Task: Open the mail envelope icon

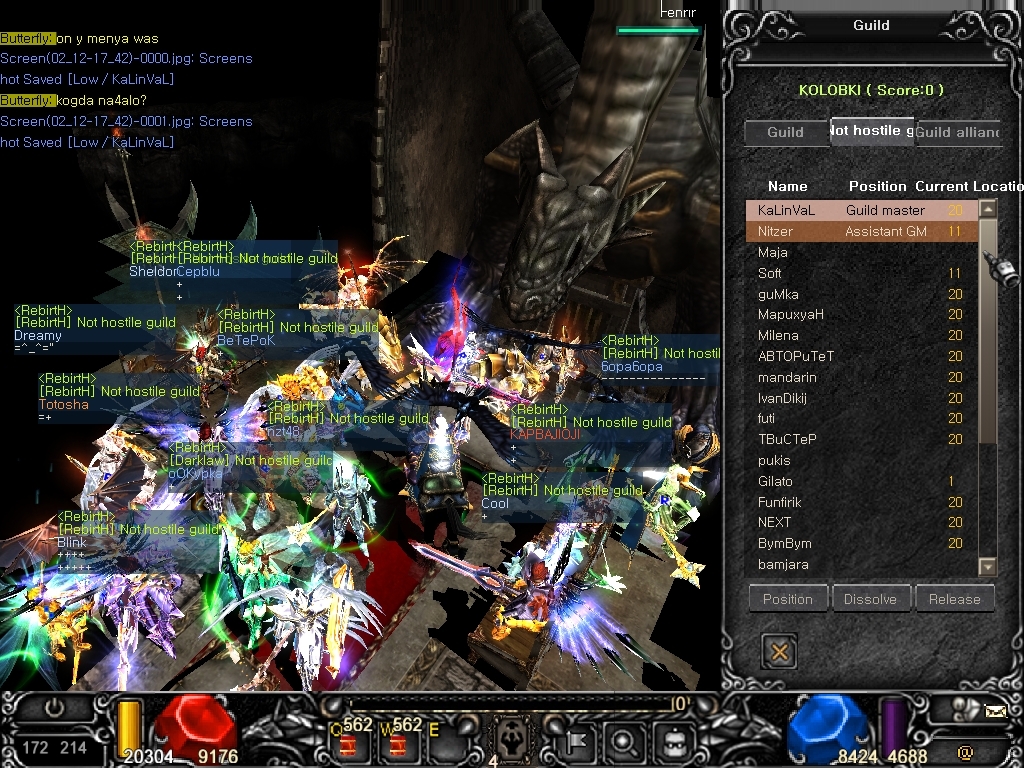Action: coord(995,712)
